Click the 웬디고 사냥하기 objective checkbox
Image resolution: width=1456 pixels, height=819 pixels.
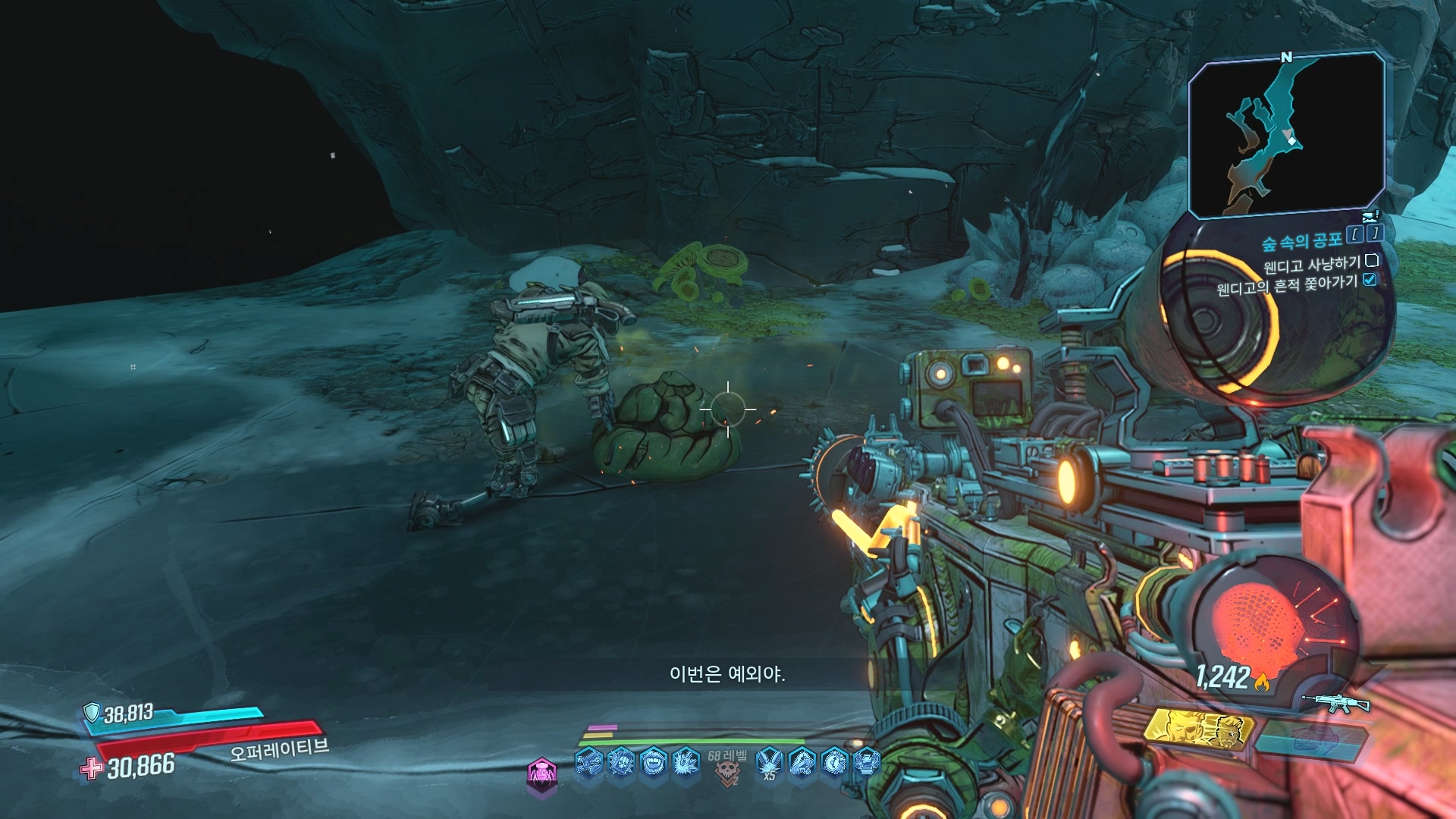coord(1371,261)
